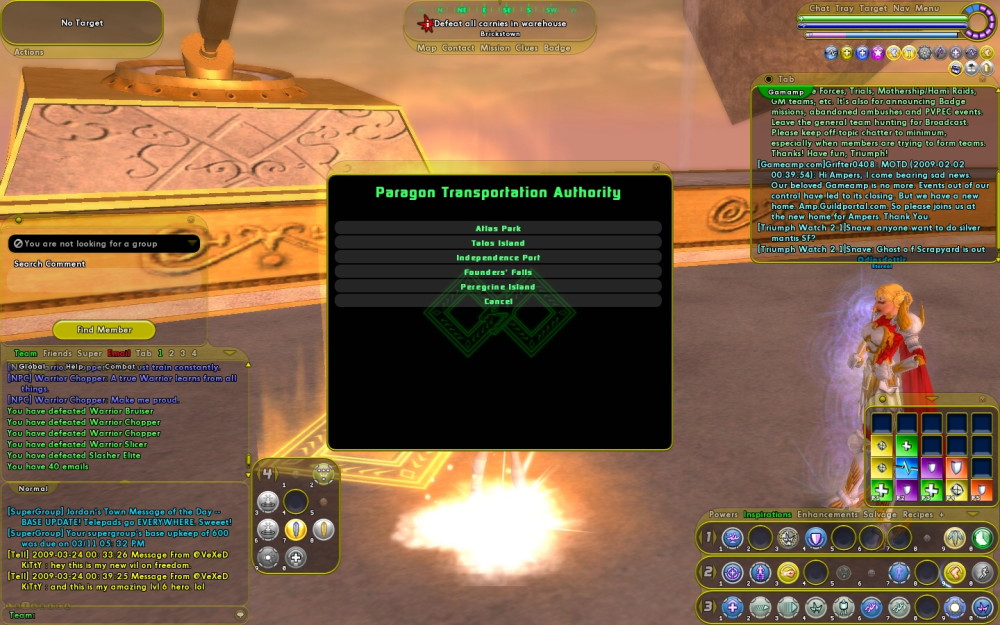This screenshot has width=1000, height=625.
Task: Pick Founders' Falls as destination
Action: click(x=497, y=272)
